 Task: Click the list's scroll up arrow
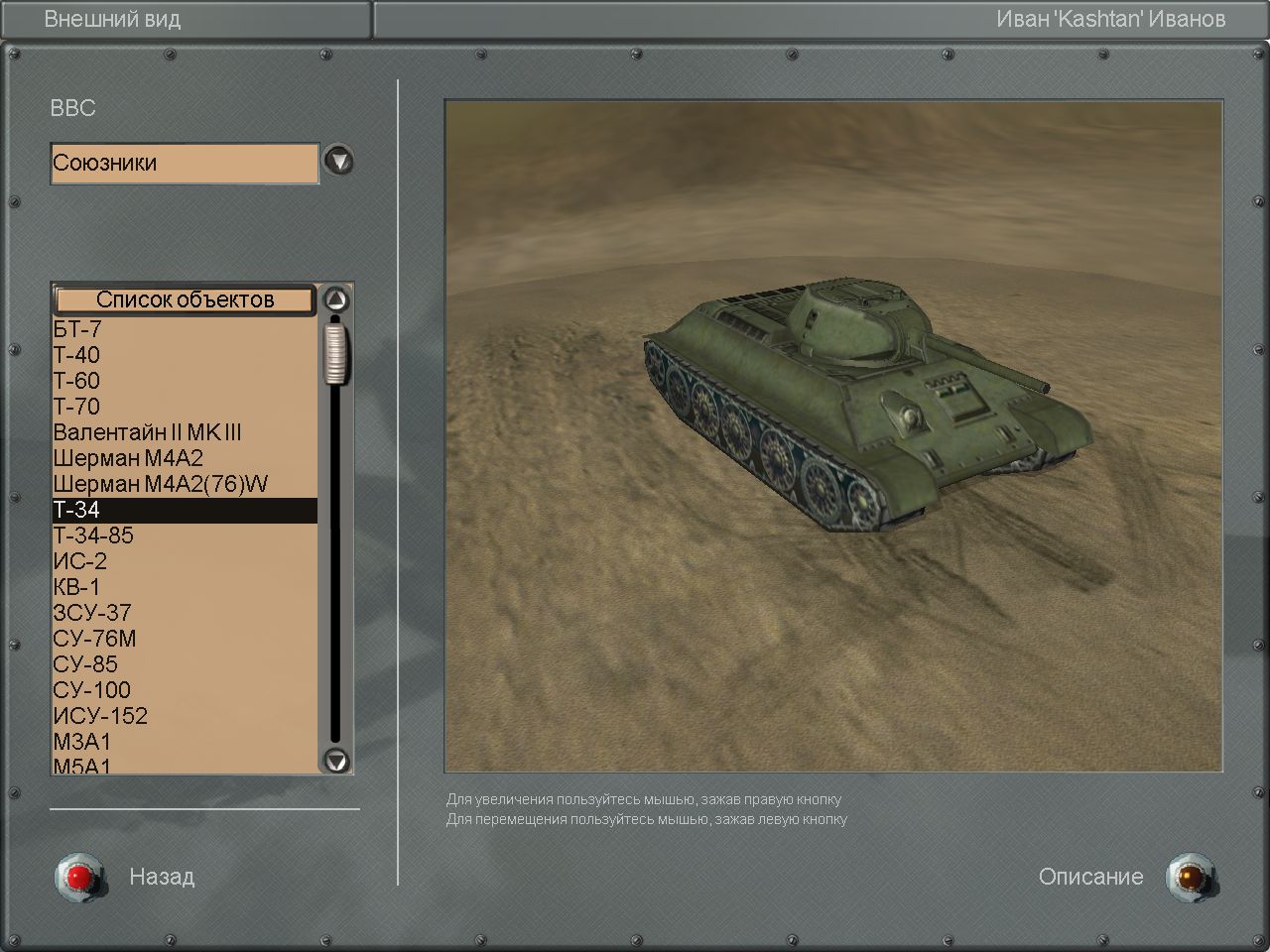click(337, 299)
